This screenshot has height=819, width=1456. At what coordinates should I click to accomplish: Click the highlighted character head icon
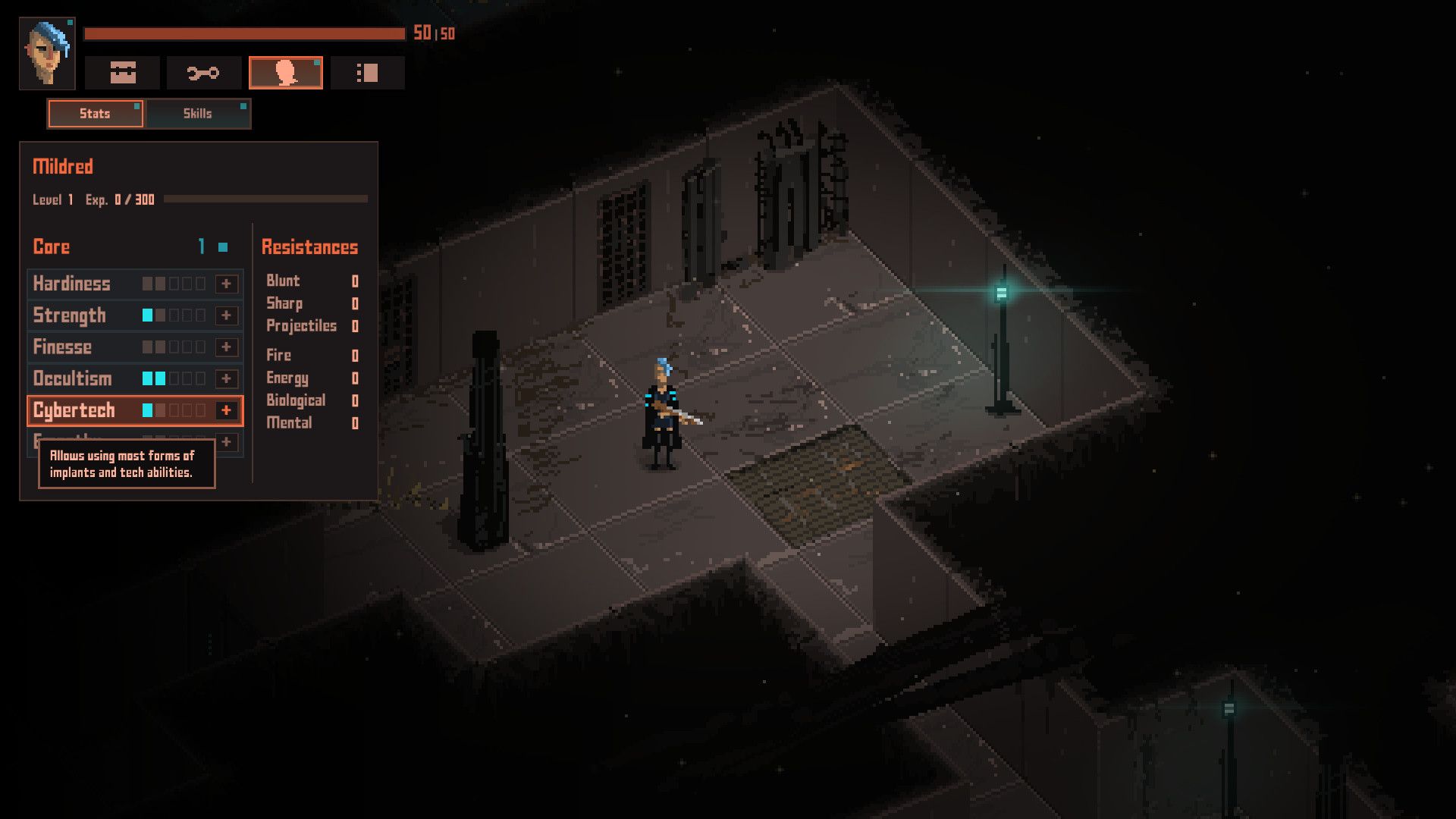point(286,72)
